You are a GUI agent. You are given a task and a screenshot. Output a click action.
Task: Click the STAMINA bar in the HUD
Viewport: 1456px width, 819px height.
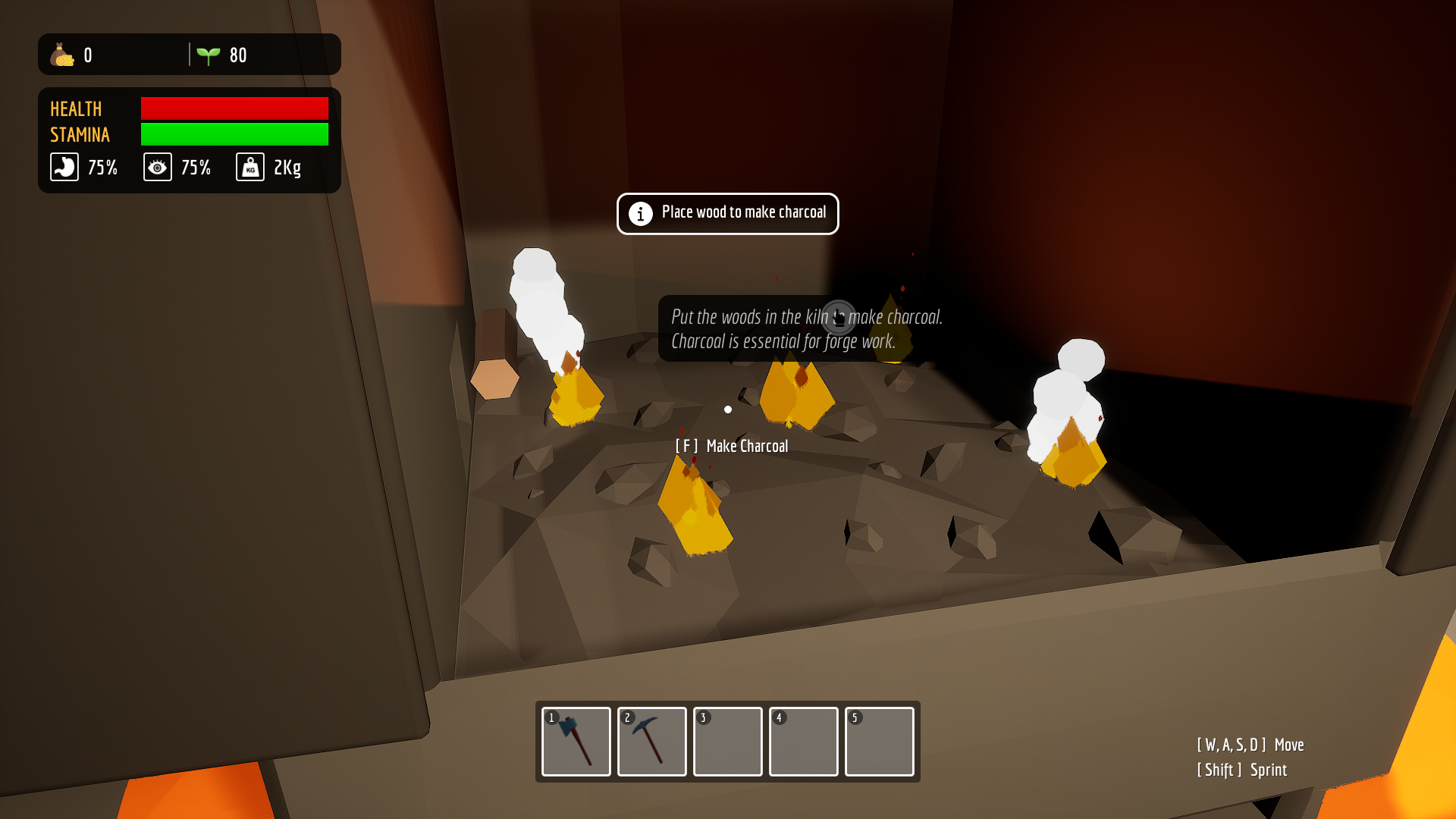pyautogui.click(x=234, y=135)
